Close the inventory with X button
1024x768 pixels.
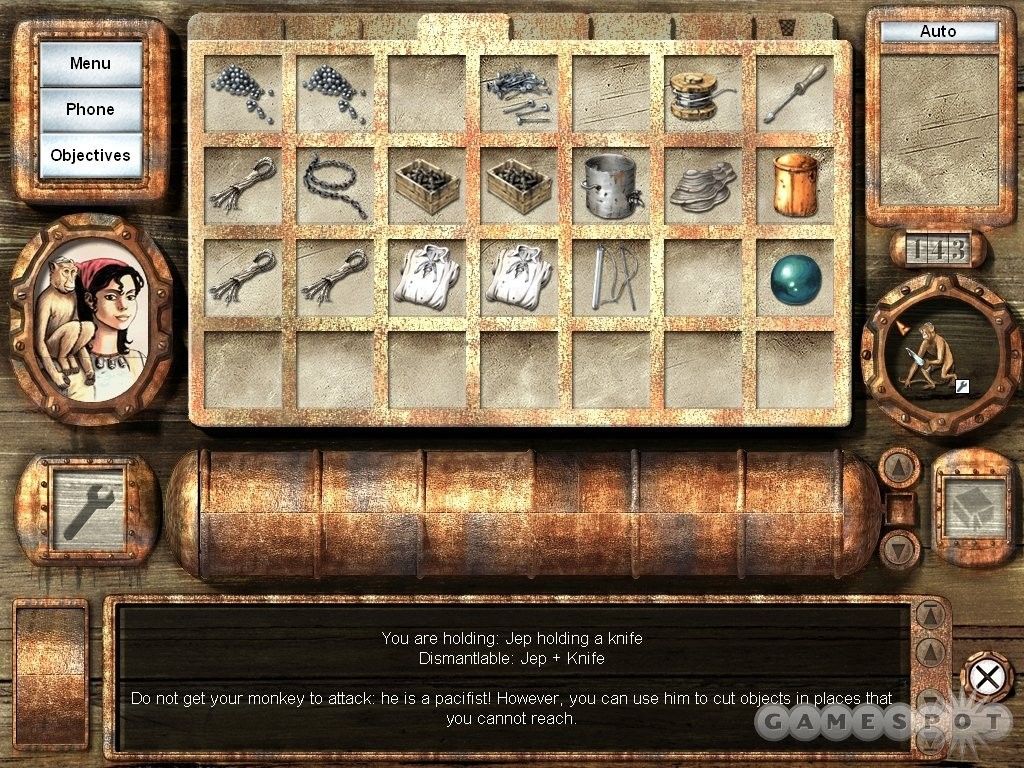click(x=987, y=677)
